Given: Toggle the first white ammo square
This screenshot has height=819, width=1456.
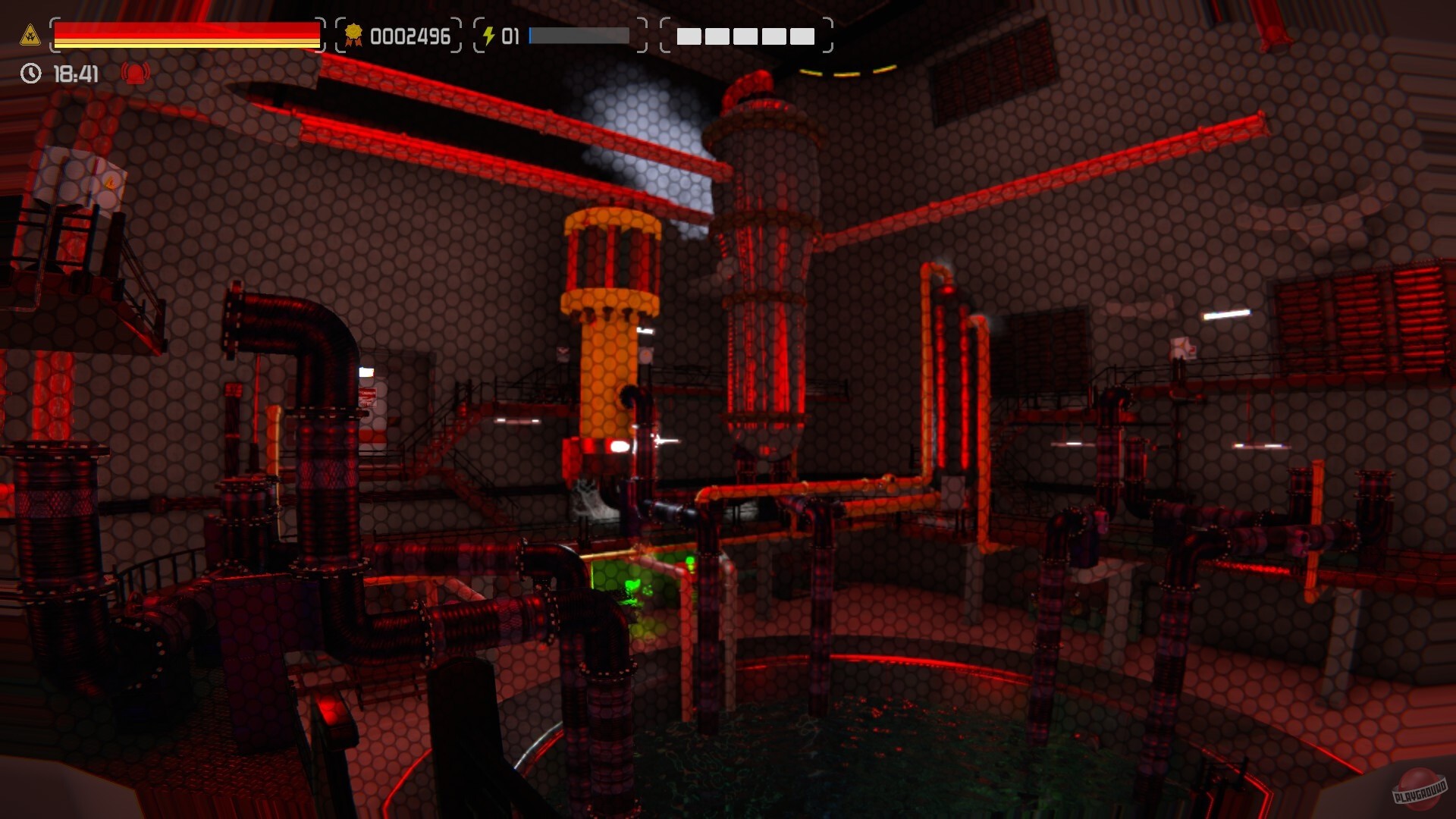Looking at the screenshot, I should point(688,36).
